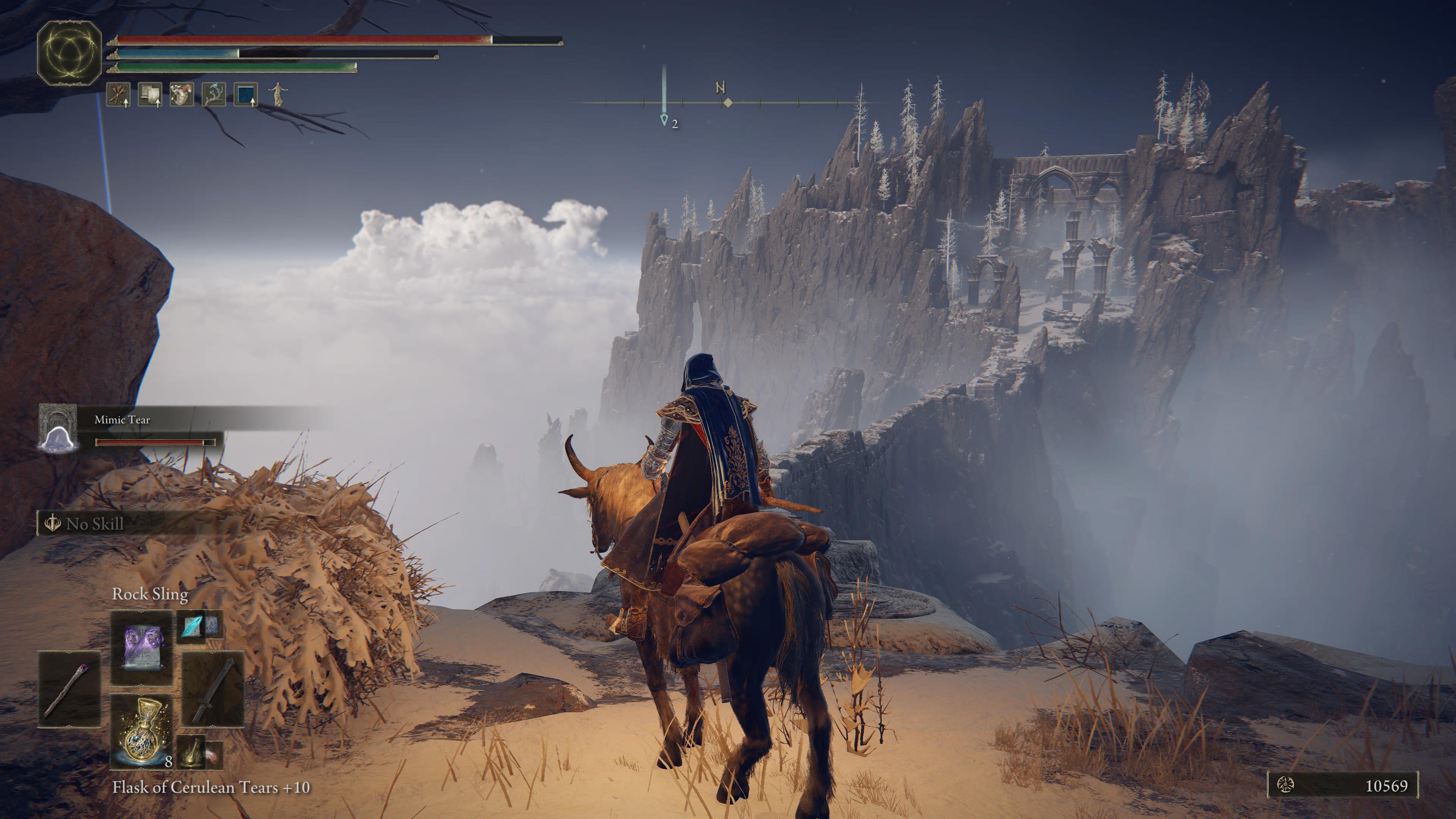Select the katana weapon slot

coord(213,689)
